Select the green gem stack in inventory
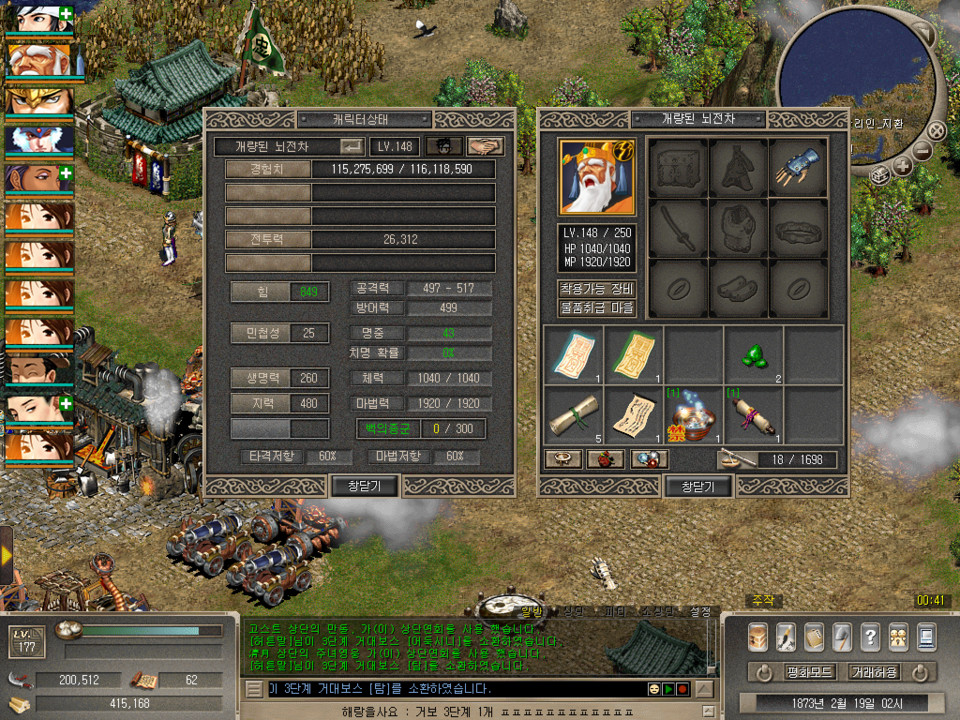 pos(753,353)
